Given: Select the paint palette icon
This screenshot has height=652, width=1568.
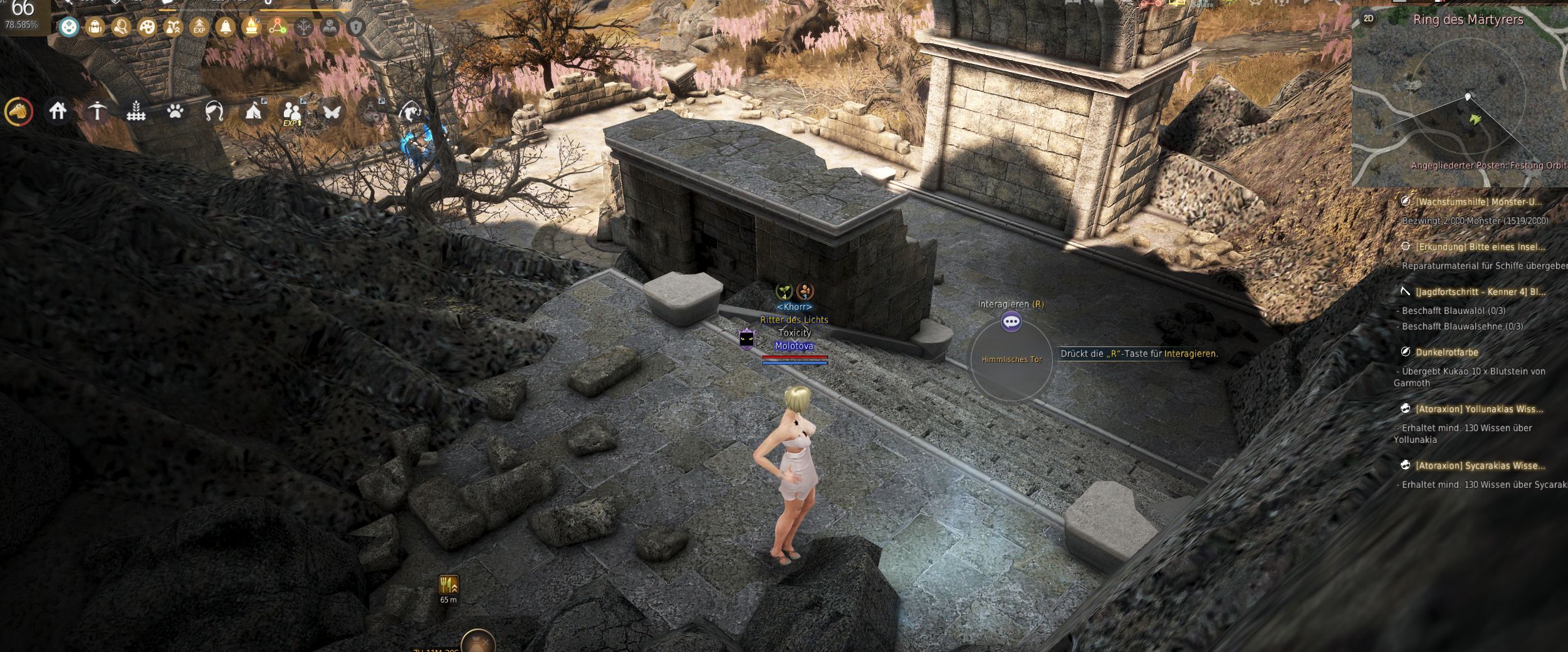Looking at the screenshot, I should (x=147, y=27).
